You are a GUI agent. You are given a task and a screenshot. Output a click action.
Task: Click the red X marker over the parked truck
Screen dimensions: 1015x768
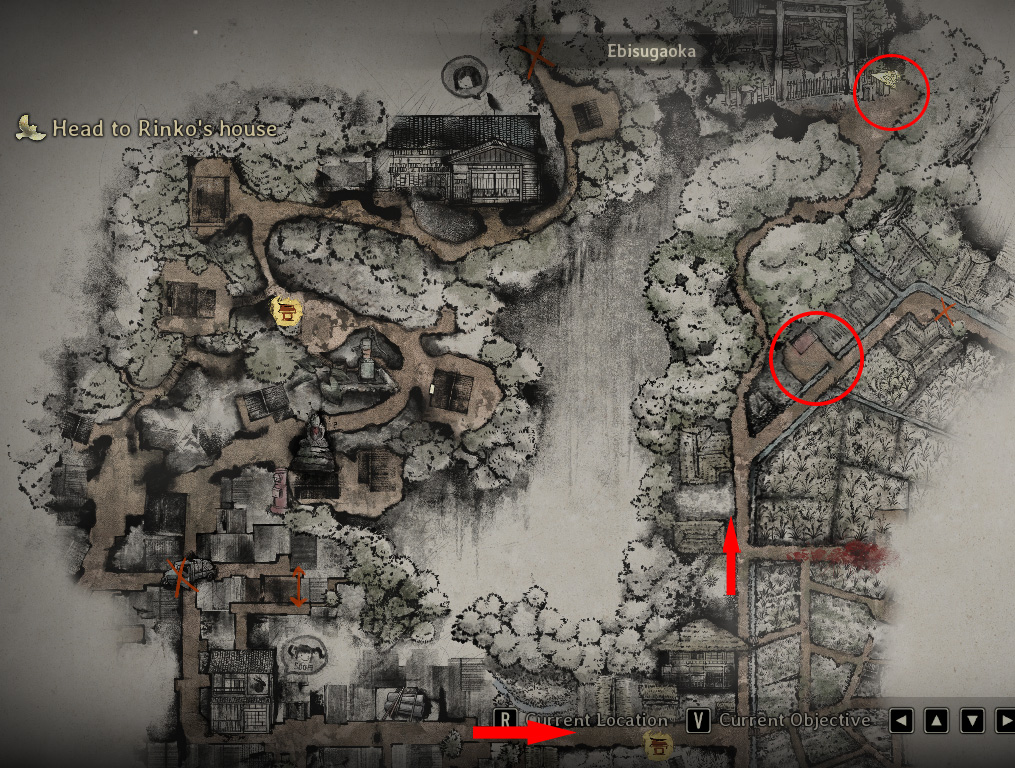[x=182, y=575]
